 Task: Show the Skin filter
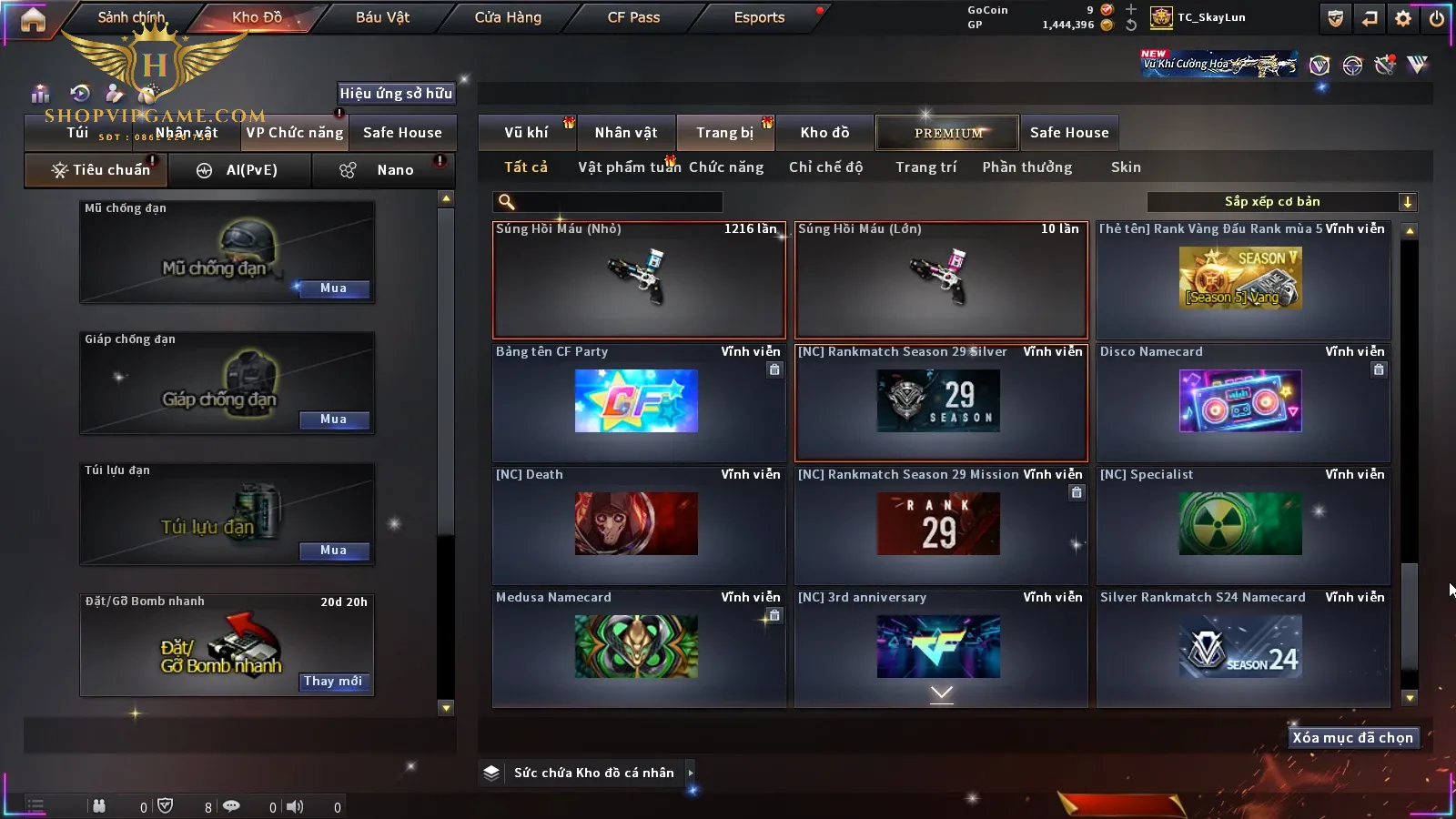pos(1126,167)
